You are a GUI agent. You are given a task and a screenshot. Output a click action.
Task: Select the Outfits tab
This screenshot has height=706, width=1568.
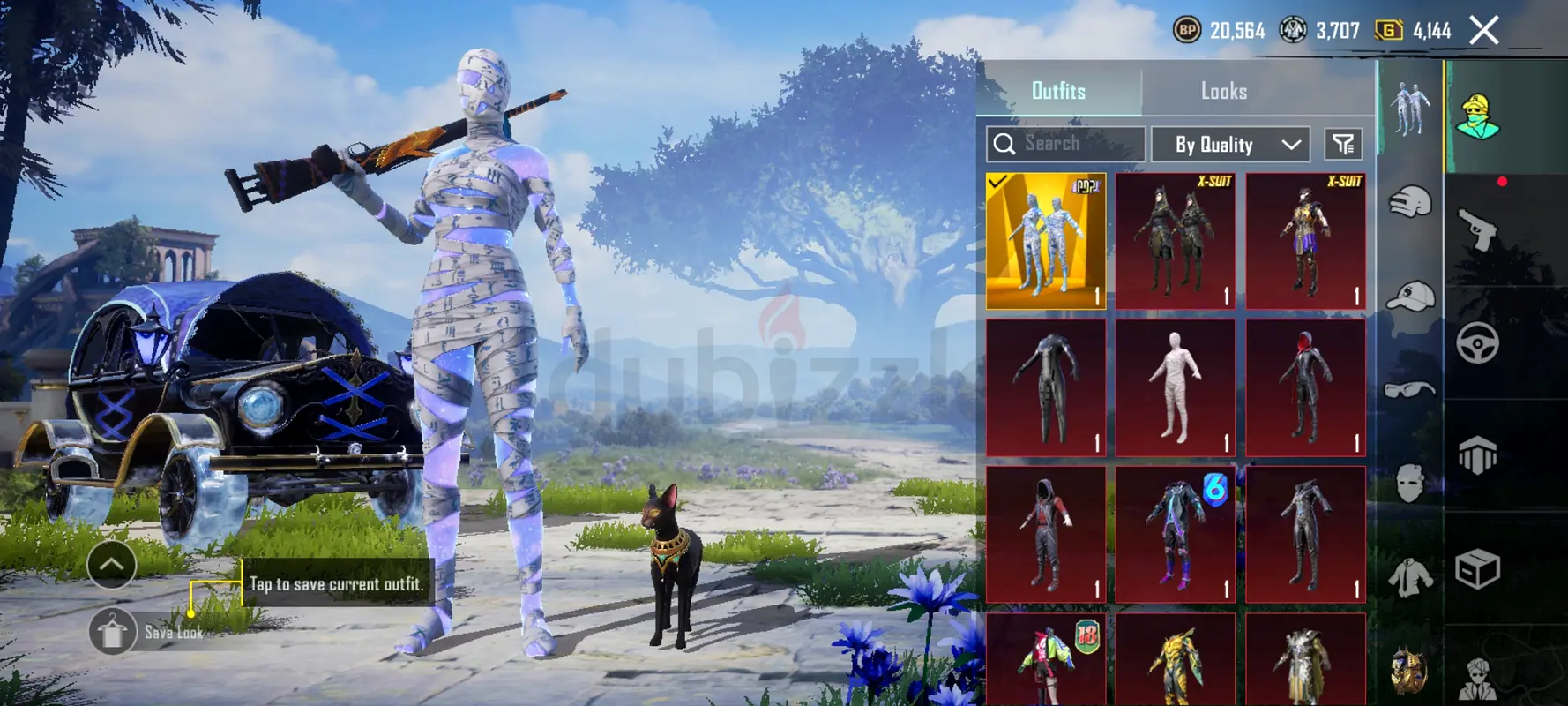(1058, 91)
